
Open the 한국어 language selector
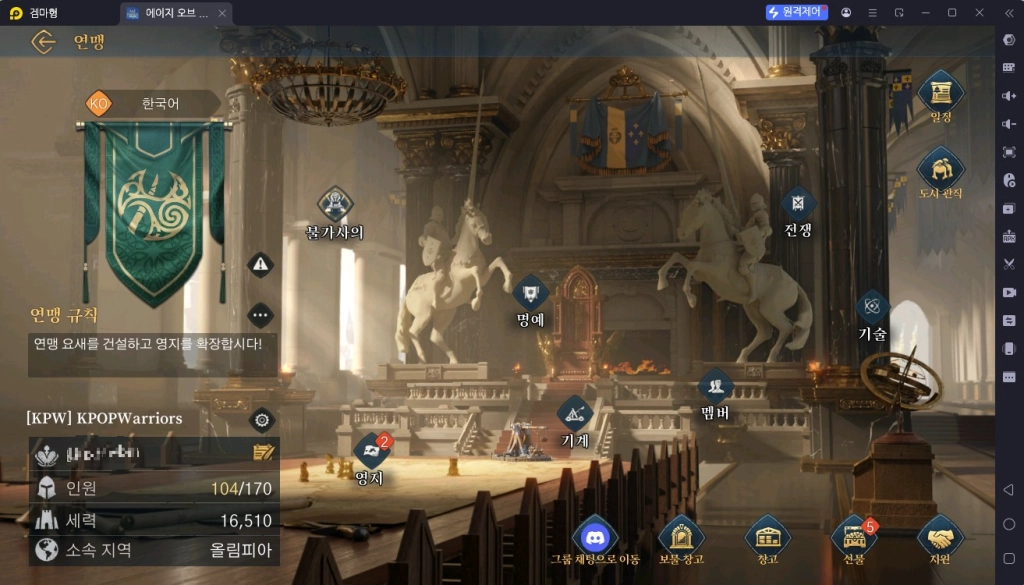(152, 103)
